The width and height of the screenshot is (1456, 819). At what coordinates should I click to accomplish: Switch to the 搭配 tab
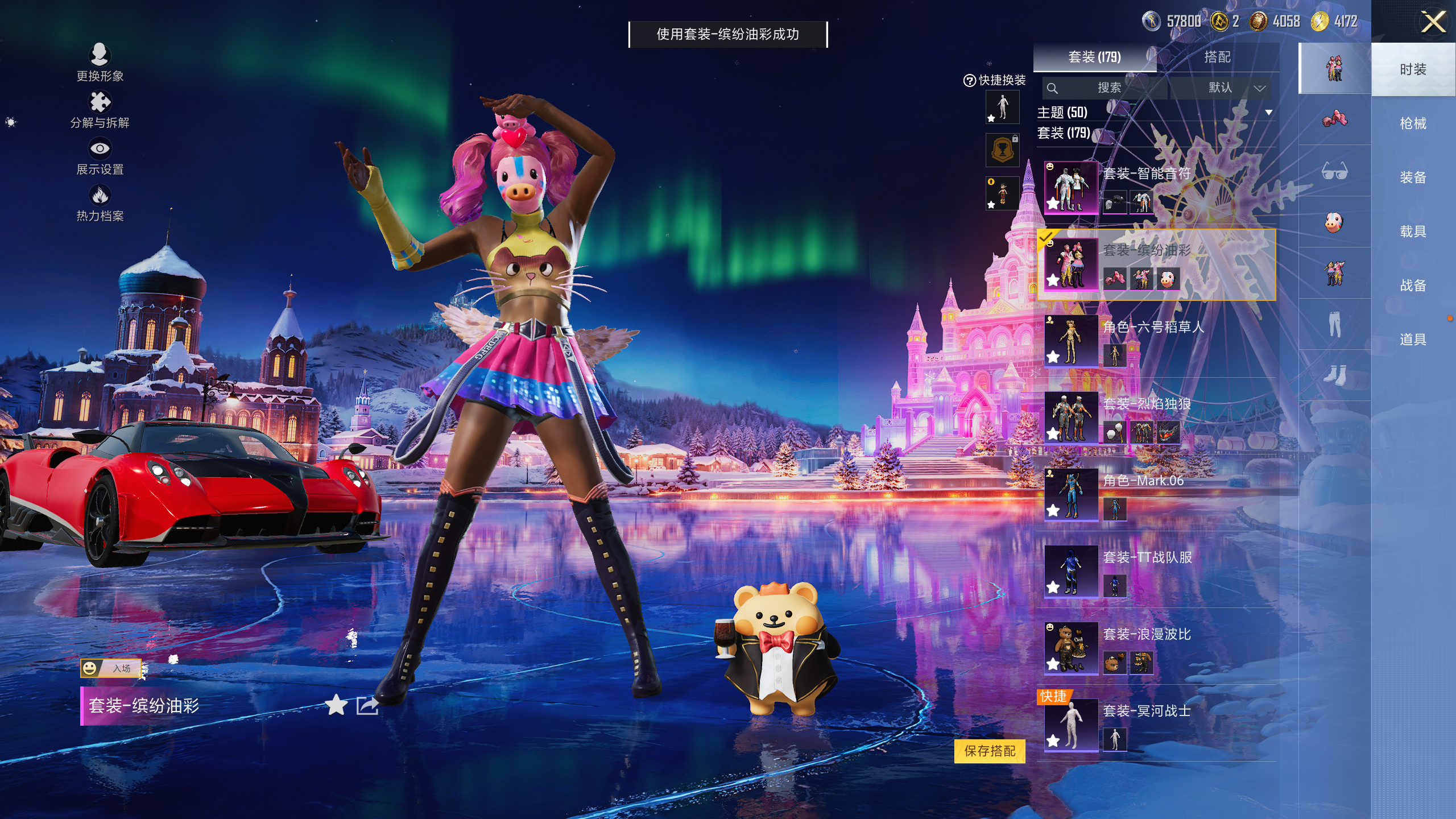(1217, 57)
